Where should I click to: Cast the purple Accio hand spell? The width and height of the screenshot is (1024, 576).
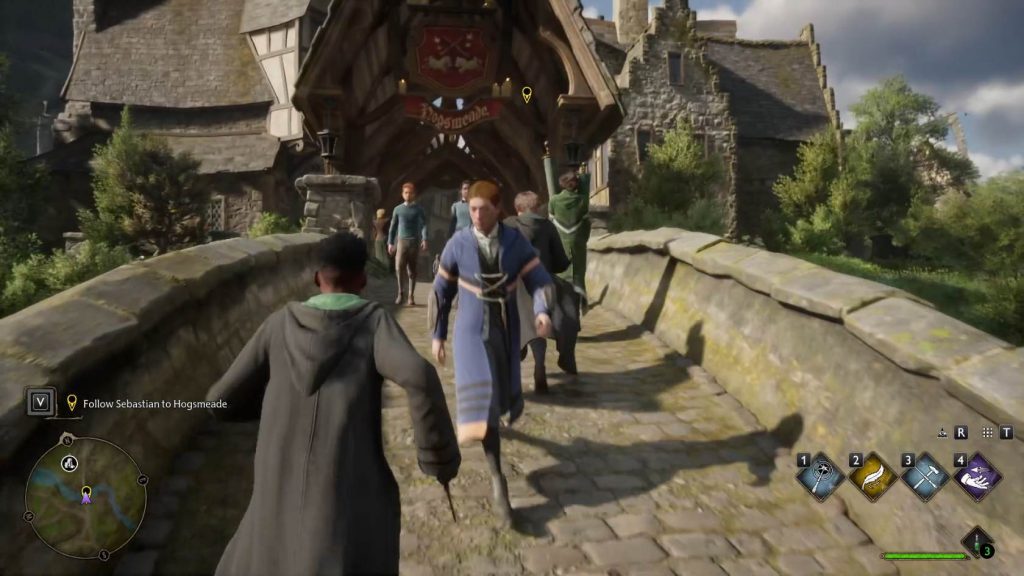977,477
